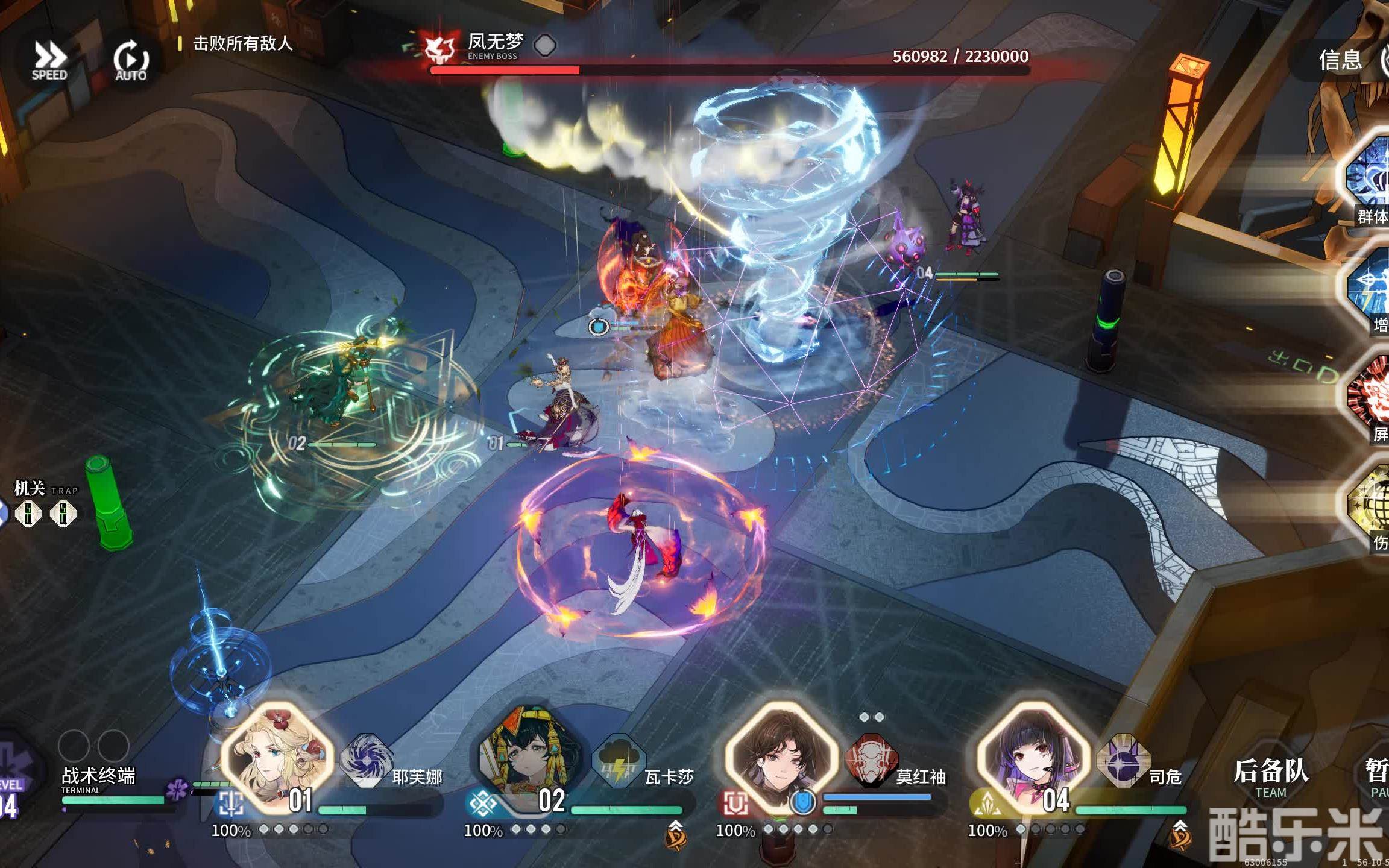The height and width of the screenshot is (868, 1389).
Task: Click the 暂 pause button
Action: (x=1377, y=778)
